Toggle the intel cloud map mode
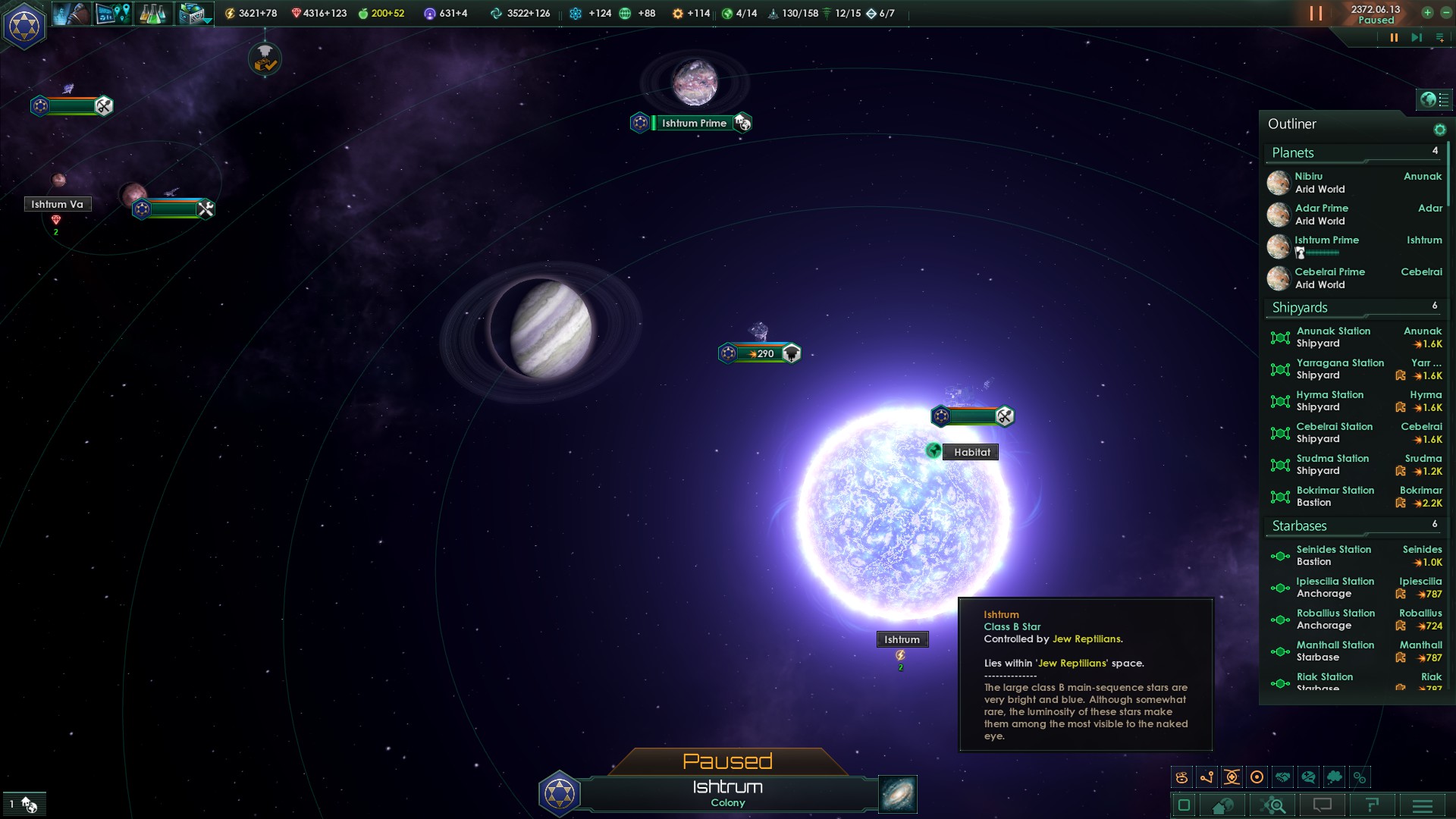 [1334, 777]
